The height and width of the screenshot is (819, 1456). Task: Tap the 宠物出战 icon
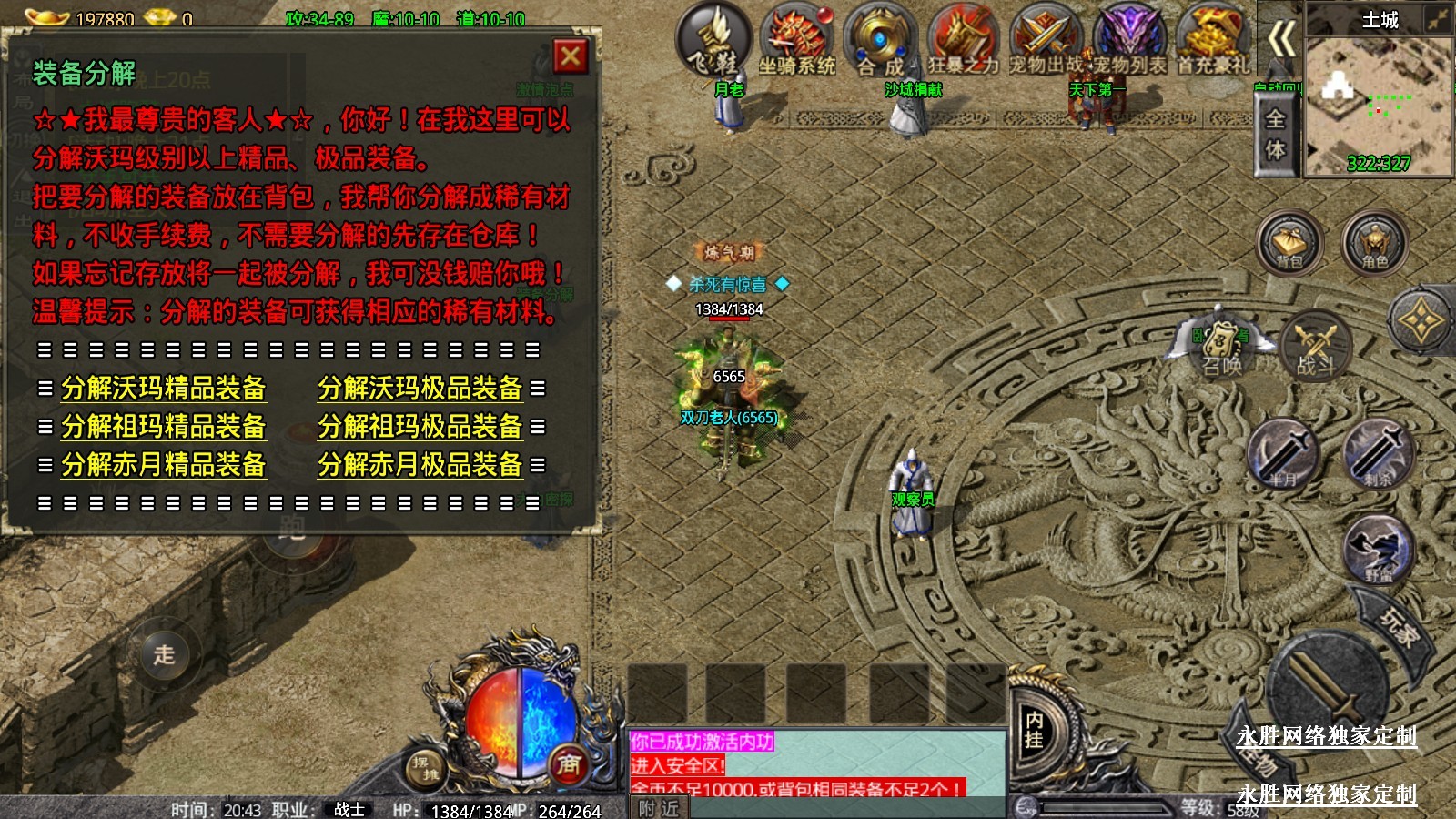1046,40
